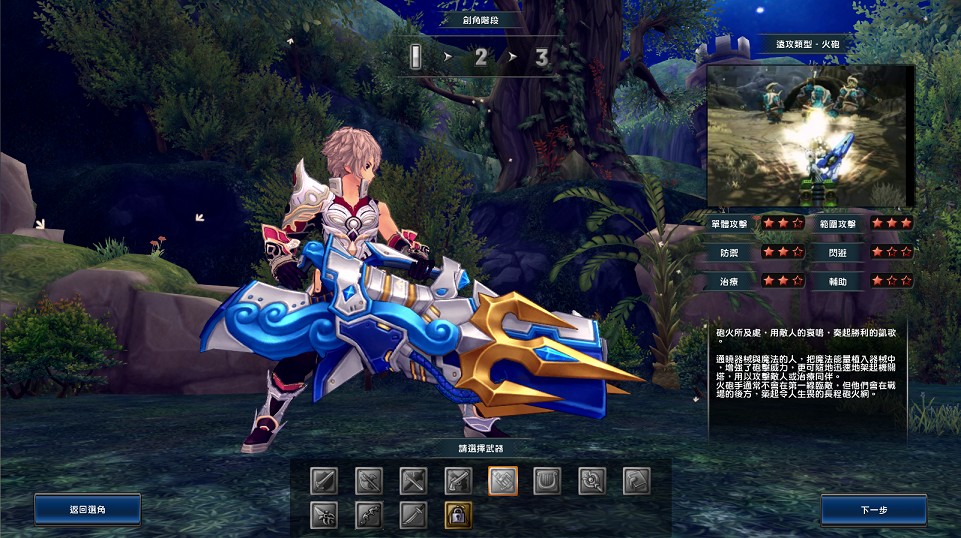Select the dual pistols weapon

(x=458, y=482)
